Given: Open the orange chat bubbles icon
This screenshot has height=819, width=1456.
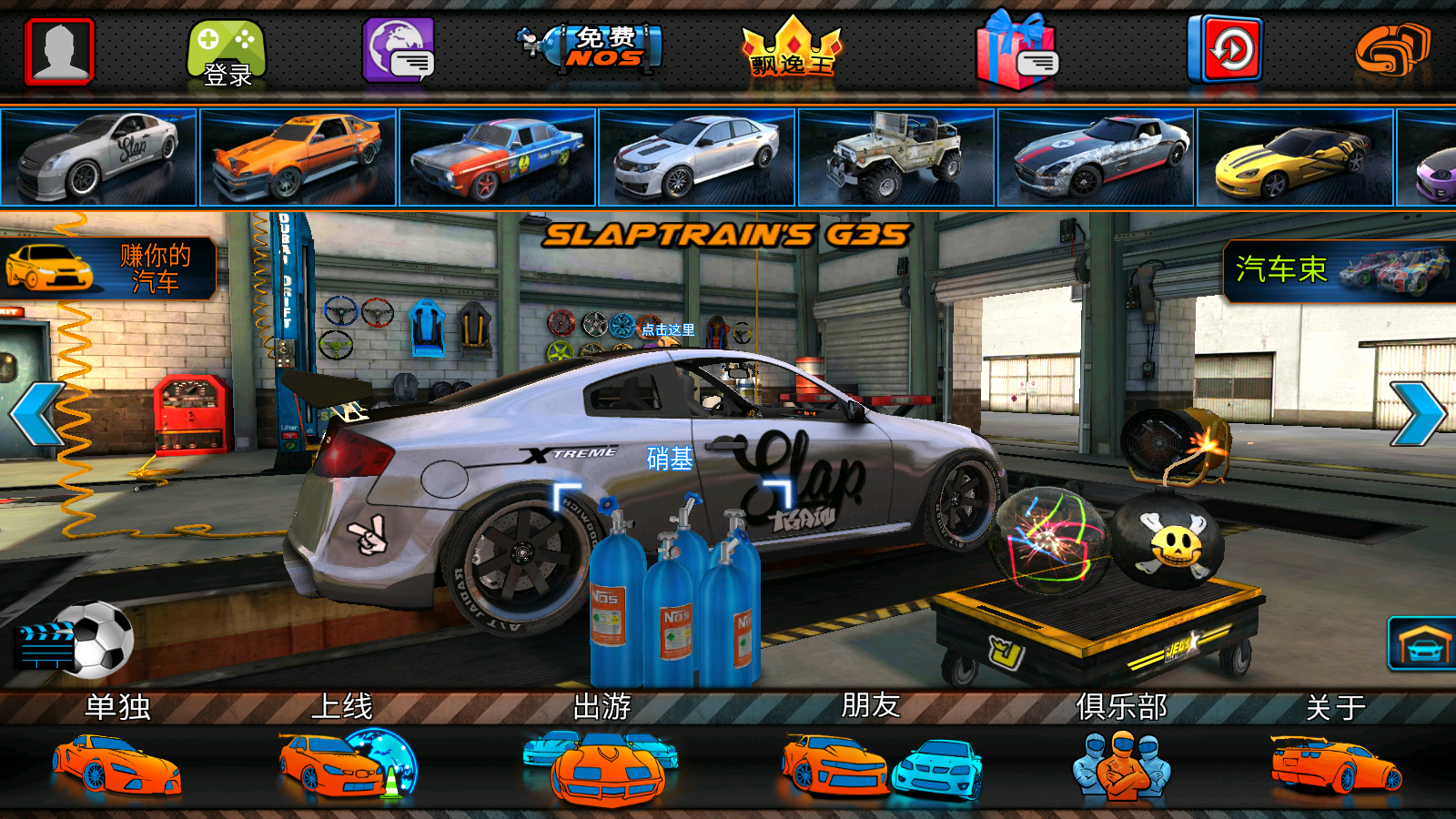Looking at the screenshot, I should (1391, 51).
